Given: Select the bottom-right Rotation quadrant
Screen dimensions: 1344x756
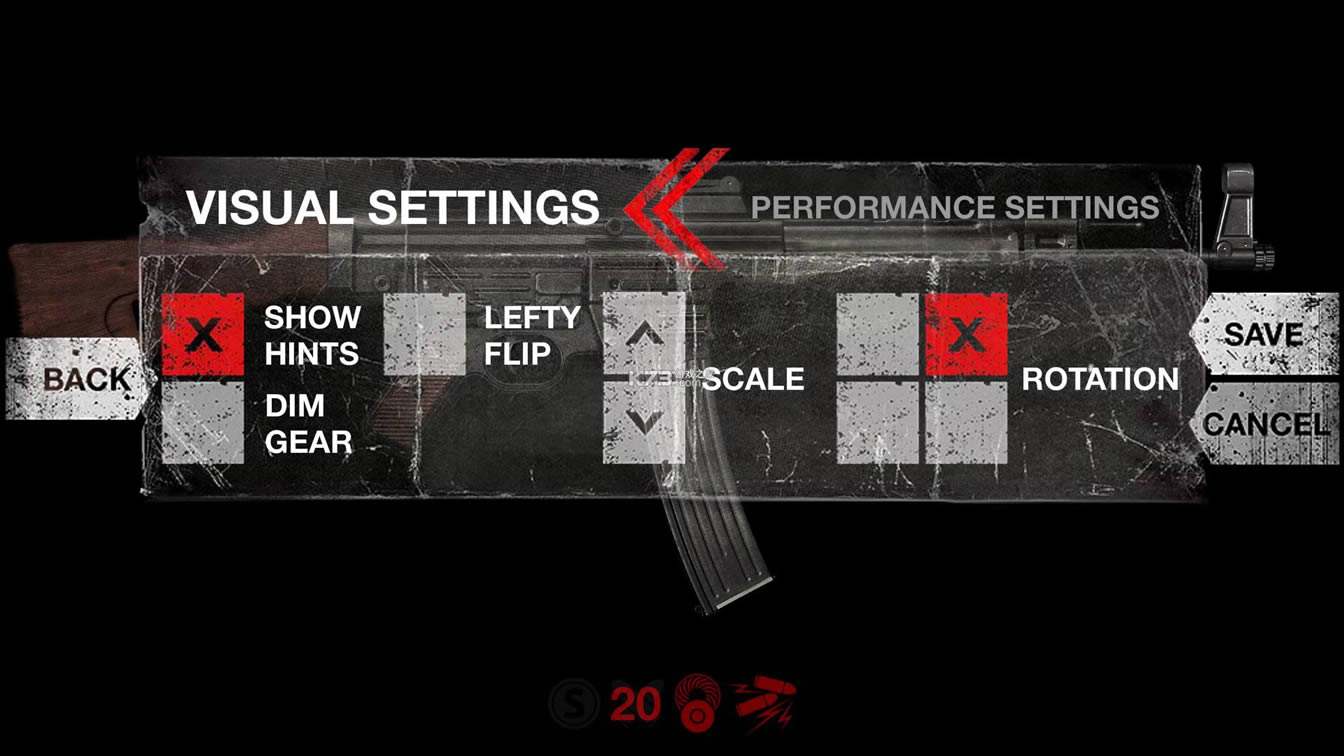Looking at the screenshot, I should pos(966,424).
